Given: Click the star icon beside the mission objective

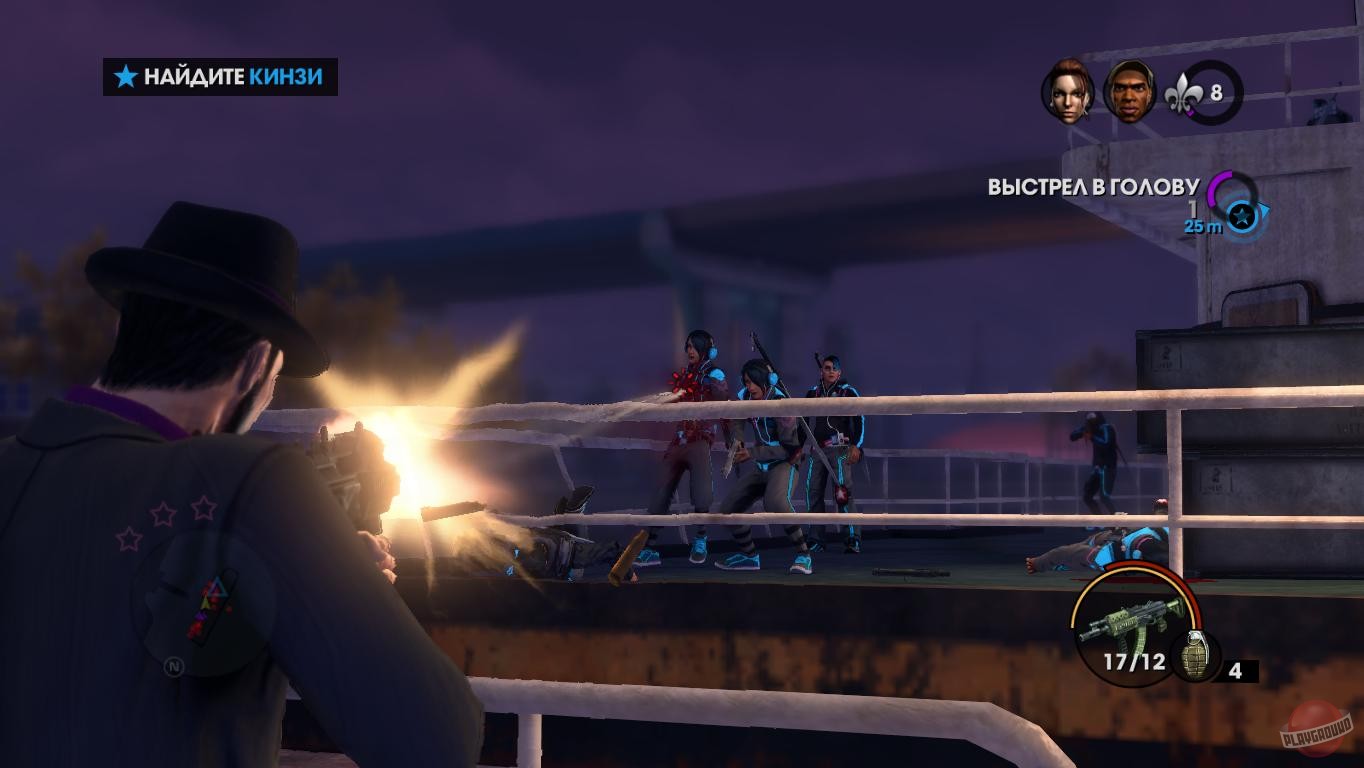Looking at the screenshot, I should point(122,77).
